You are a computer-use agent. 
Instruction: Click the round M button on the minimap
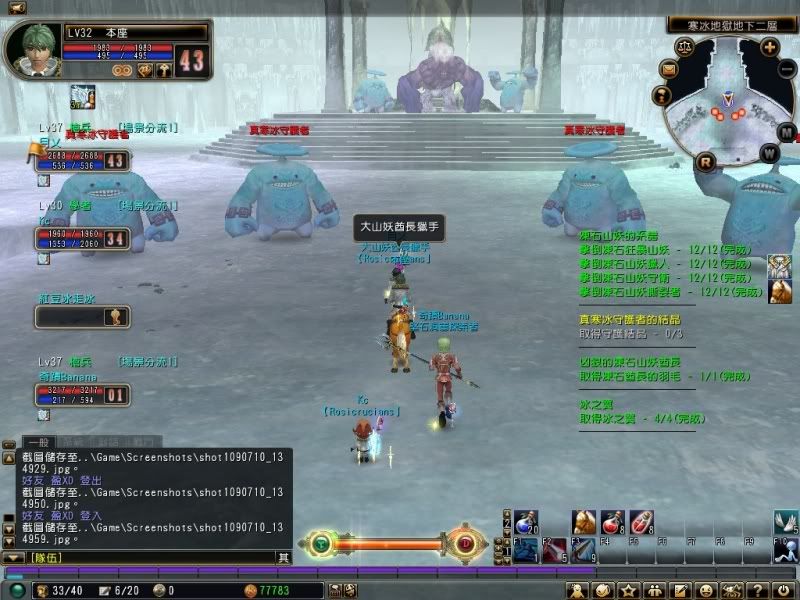click(x=786, y=132)
